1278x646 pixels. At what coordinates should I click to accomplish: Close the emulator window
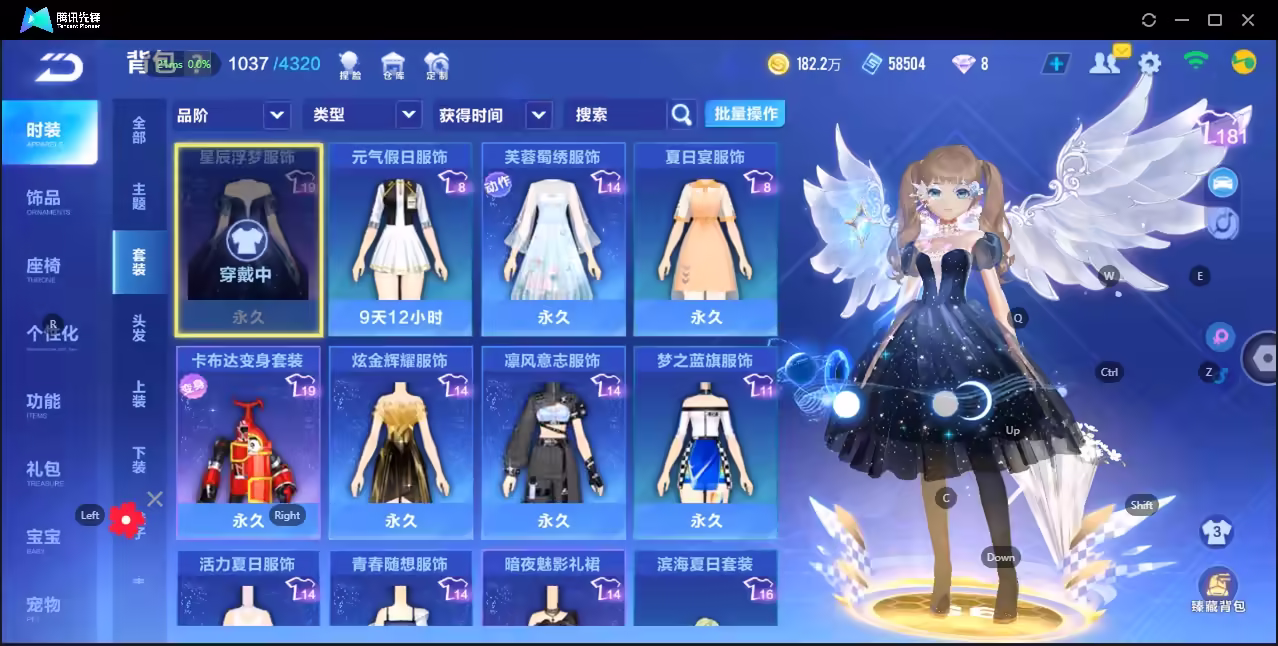(x=1248, y=20)
